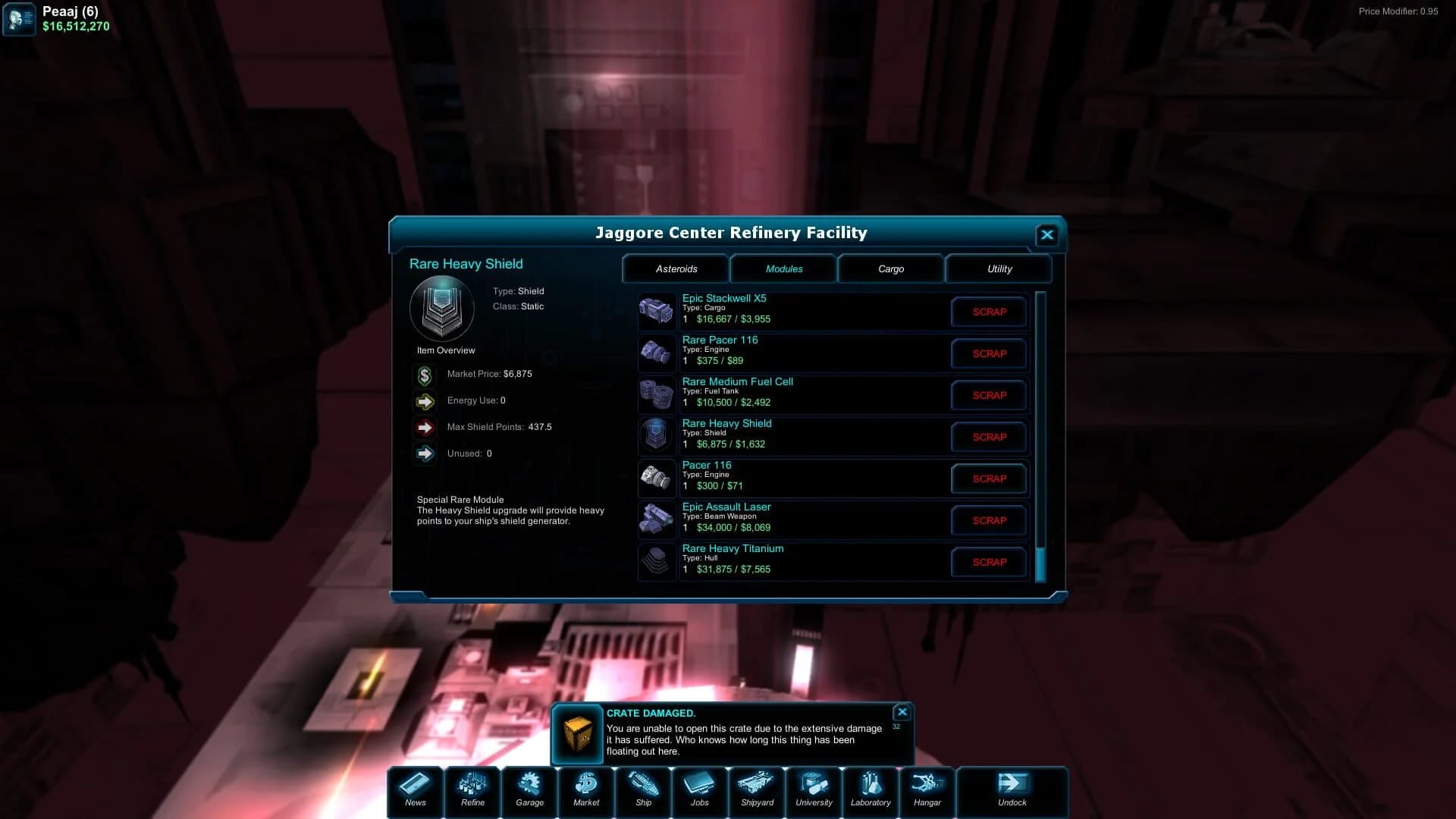Screen dimensions: 1456x819
Task: Scrap the Epic Stackwell X5 module
Action: [x=988, y=312]
